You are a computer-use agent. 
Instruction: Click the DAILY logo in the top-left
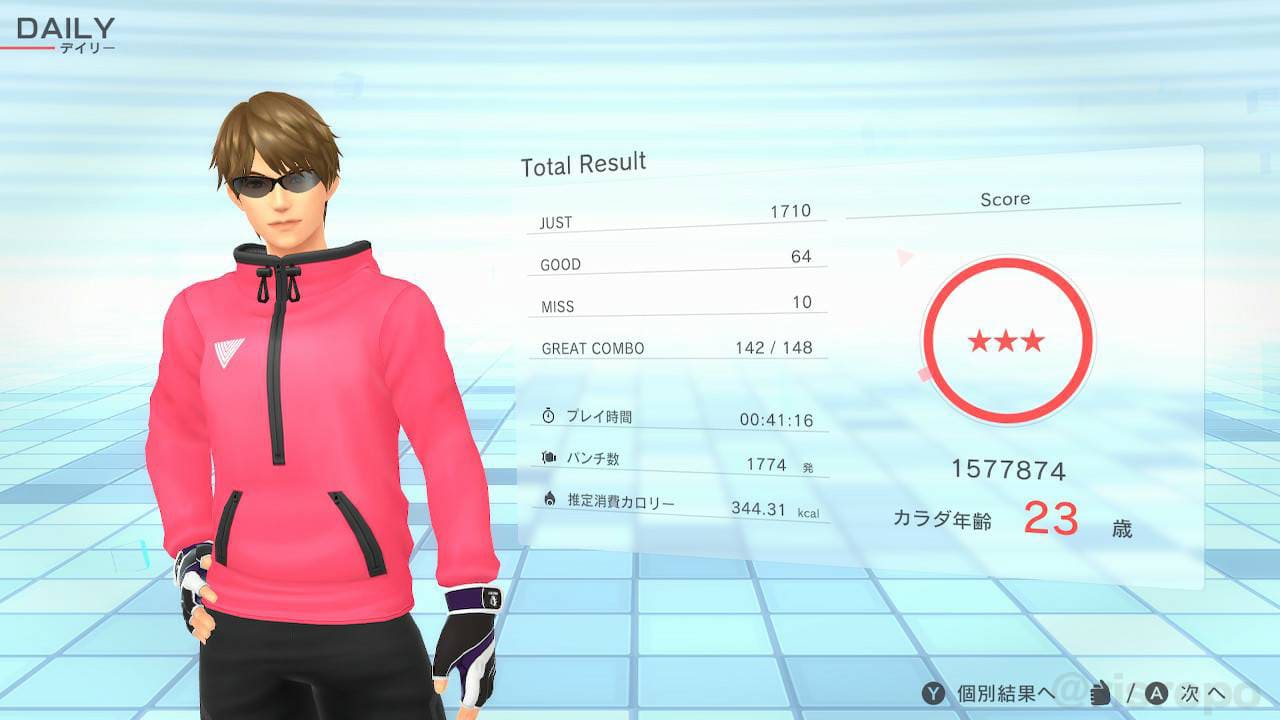coord(63,27)
